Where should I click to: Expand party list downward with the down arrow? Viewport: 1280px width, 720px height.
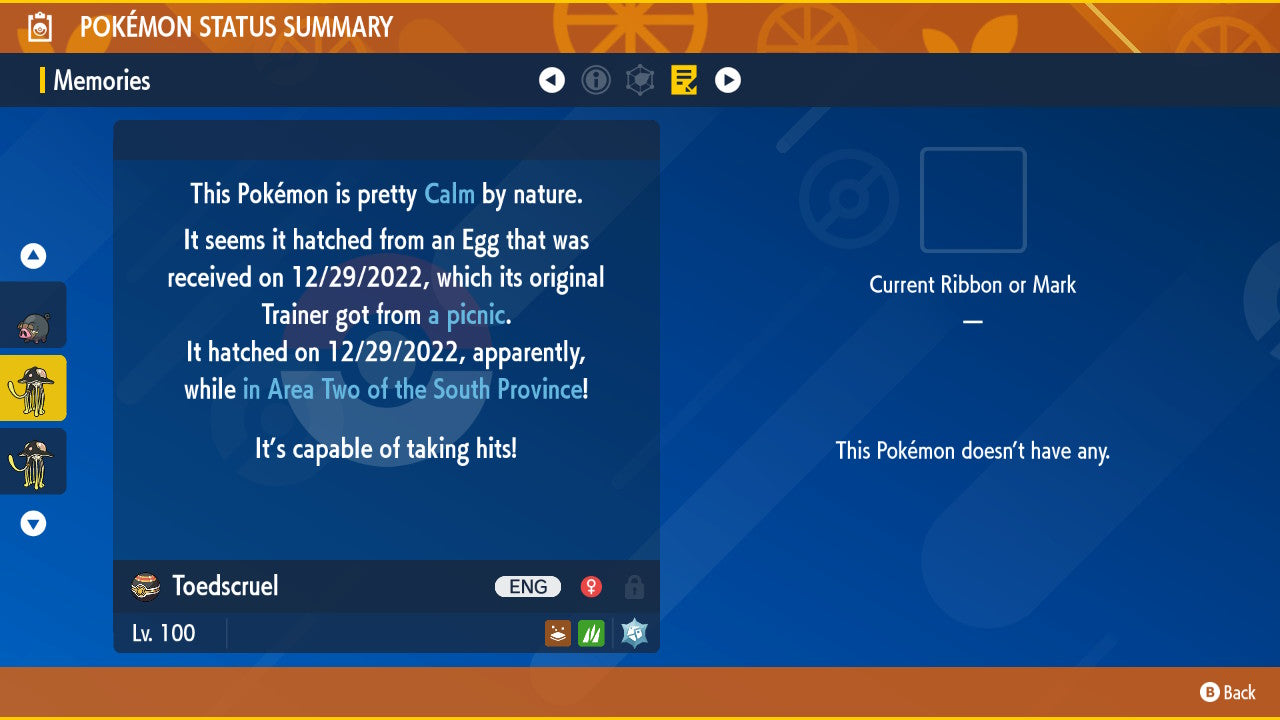pos(32,523)
